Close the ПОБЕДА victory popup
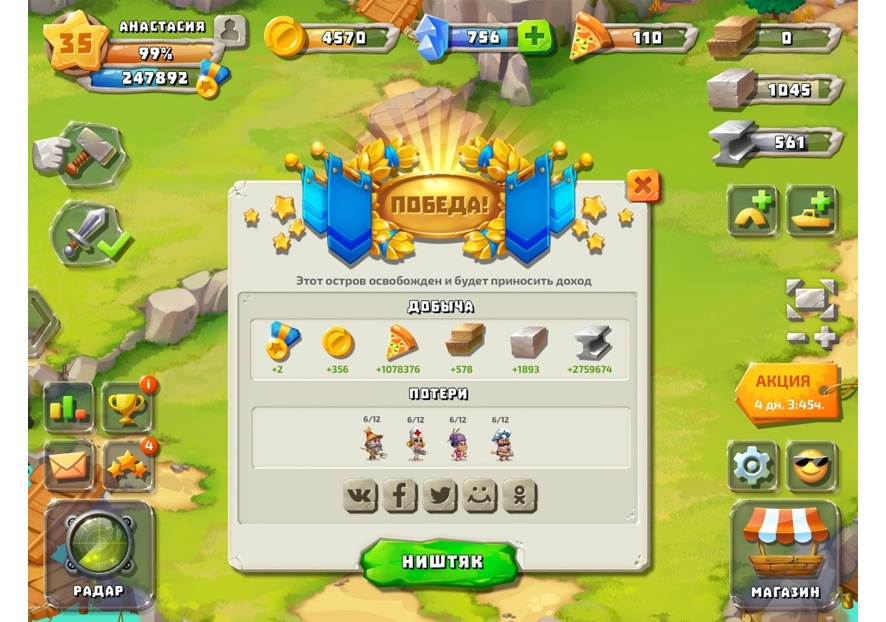 643,186
